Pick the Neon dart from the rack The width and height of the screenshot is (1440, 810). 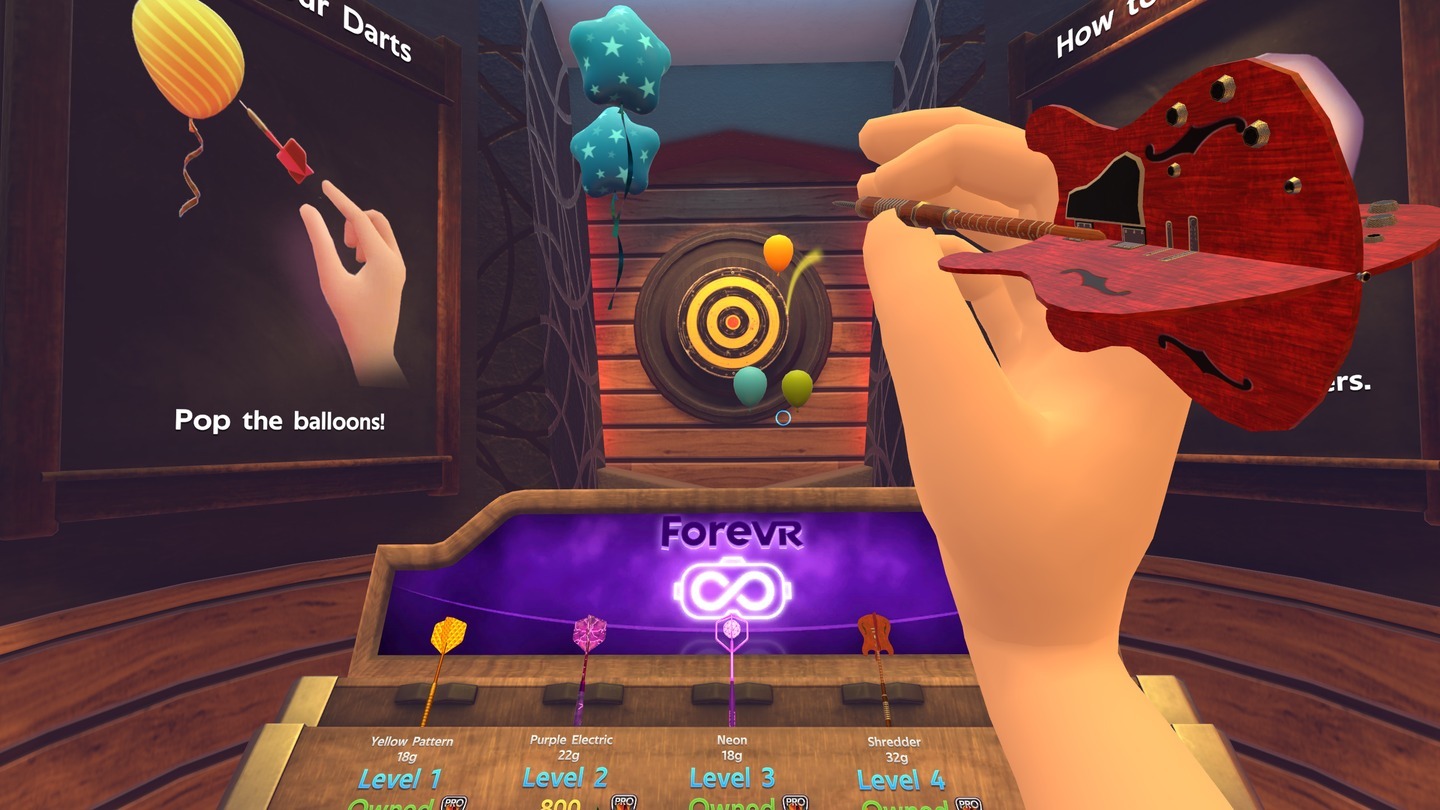point(731,658)
